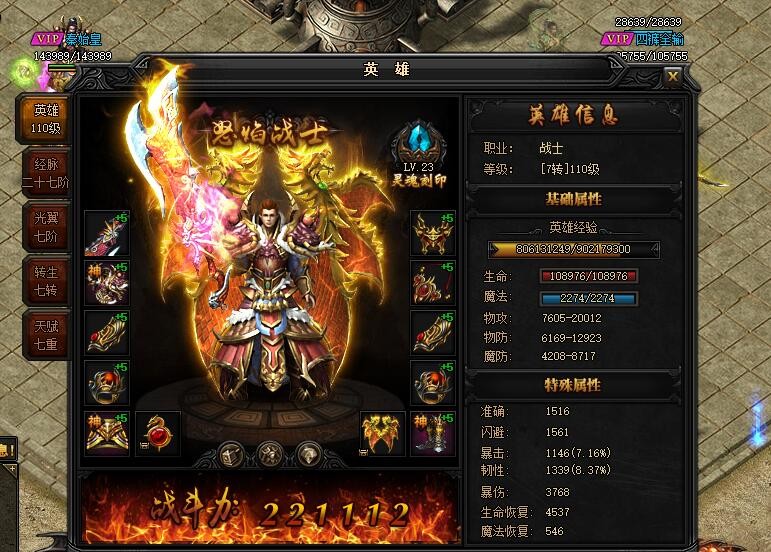Image resolution: width=771 pixels, height=552 pixels.
Task: Click the middle round button under hero
Action: [270, 452]
